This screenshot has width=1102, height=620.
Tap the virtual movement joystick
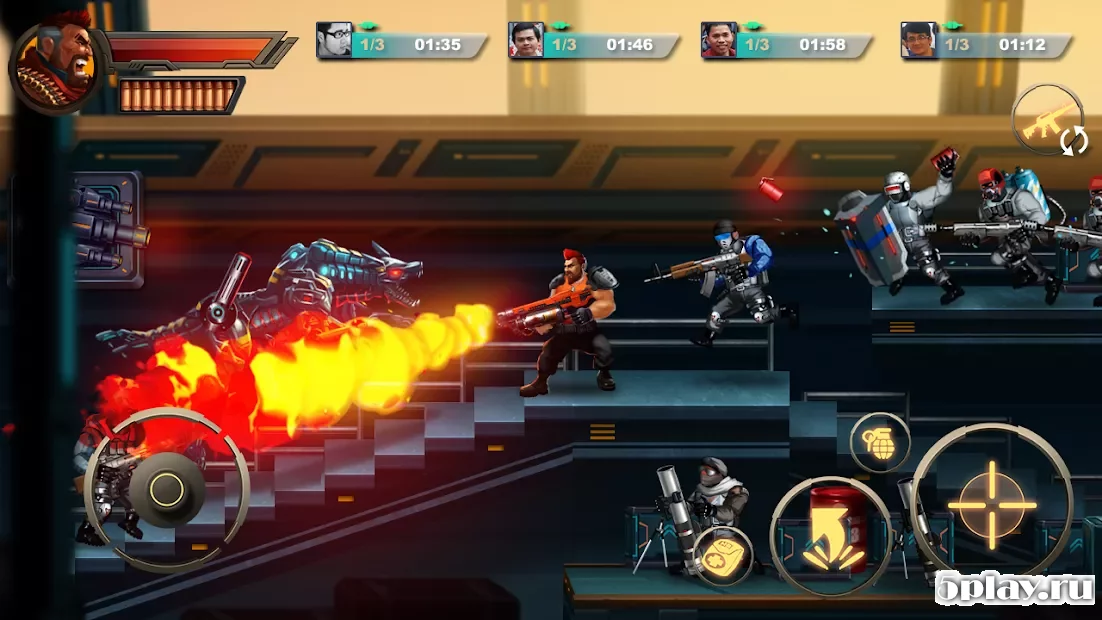click(x=166, y=489)
